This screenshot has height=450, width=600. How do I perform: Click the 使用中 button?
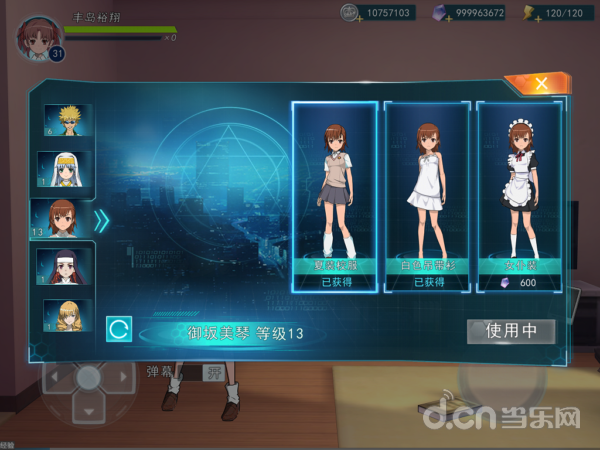pyautogui.click(x=511, y=331)
